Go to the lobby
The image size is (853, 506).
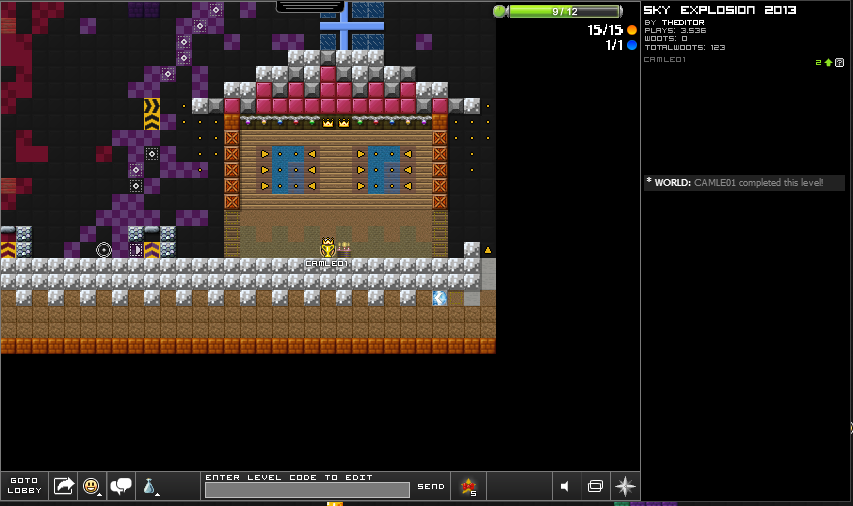point(24,486)
